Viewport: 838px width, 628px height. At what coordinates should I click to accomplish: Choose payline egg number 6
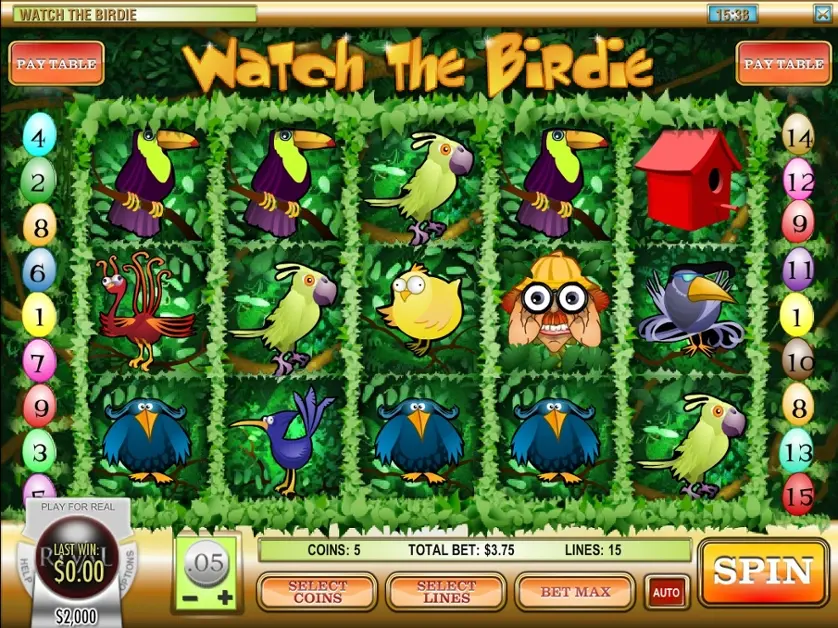39,270
